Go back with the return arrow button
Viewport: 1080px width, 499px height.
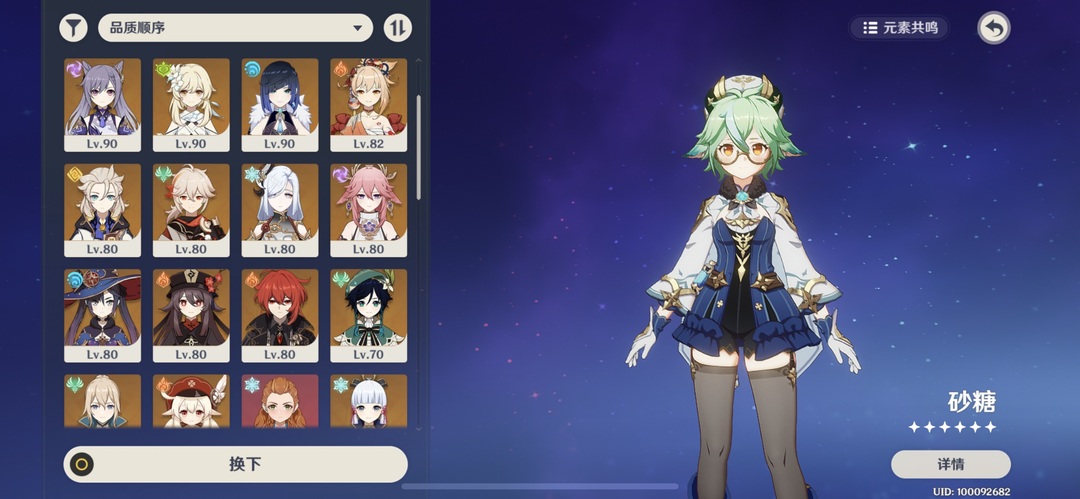[x=993, y=28]
